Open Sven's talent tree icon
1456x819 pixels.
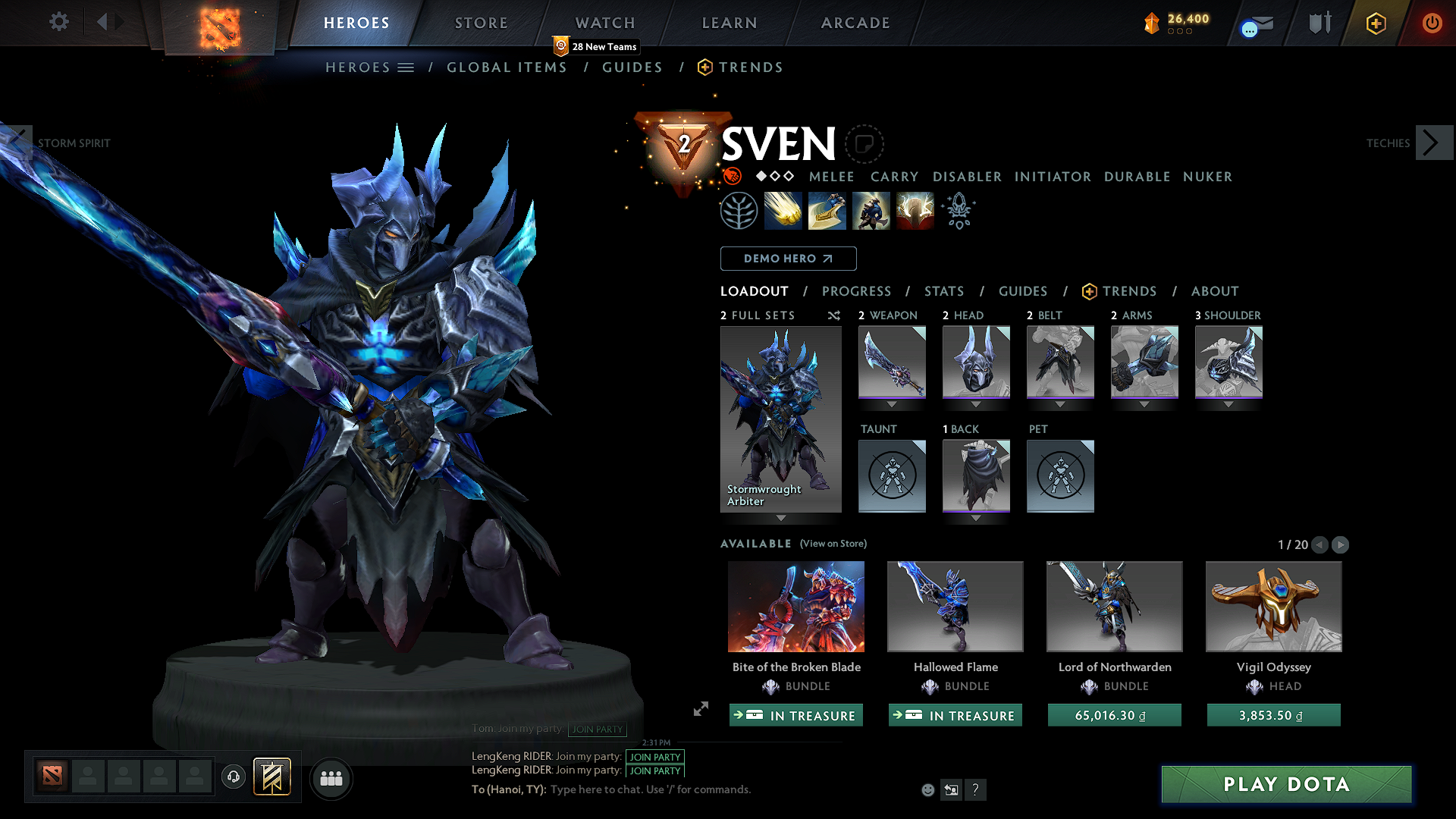pos(738,210)
